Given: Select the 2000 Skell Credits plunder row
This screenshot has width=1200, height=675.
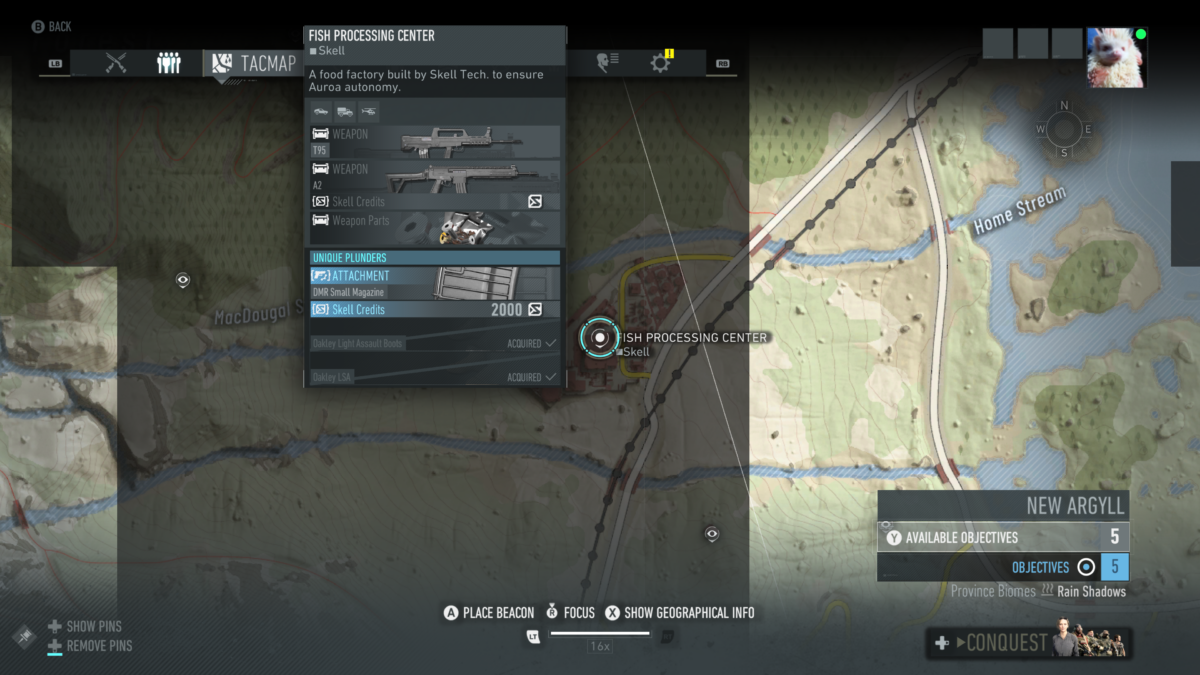Looking at the screenshot, I should (434, 310).
